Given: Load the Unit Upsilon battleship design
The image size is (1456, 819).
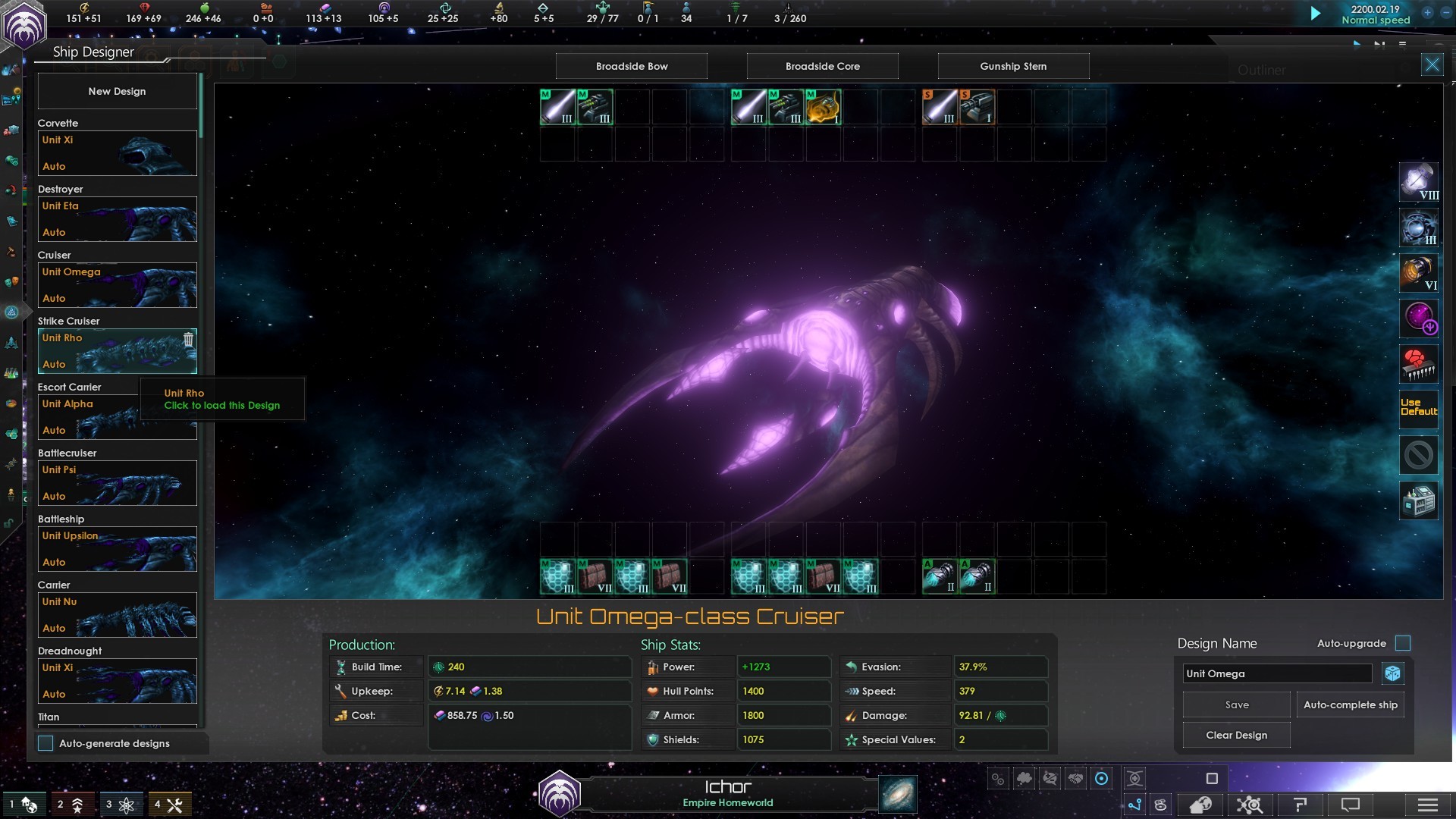Looking at the screenshot, I should click(x=117, y=549).
